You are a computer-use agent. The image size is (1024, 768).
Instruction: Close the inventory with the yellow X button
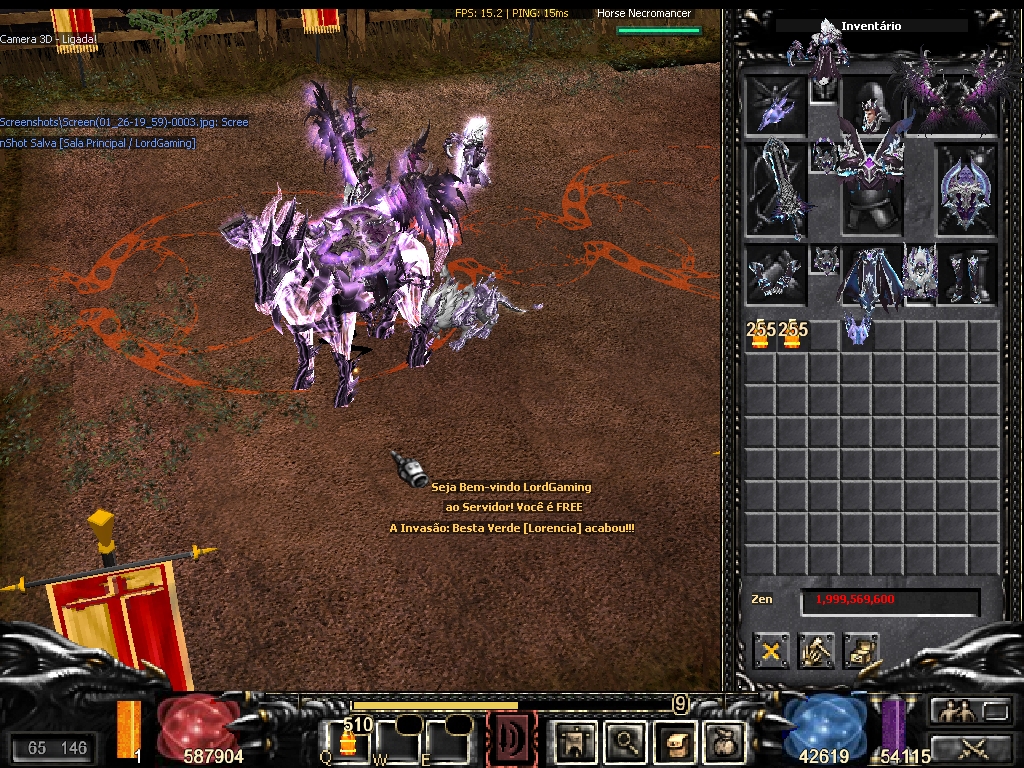(x=771, y=652)
